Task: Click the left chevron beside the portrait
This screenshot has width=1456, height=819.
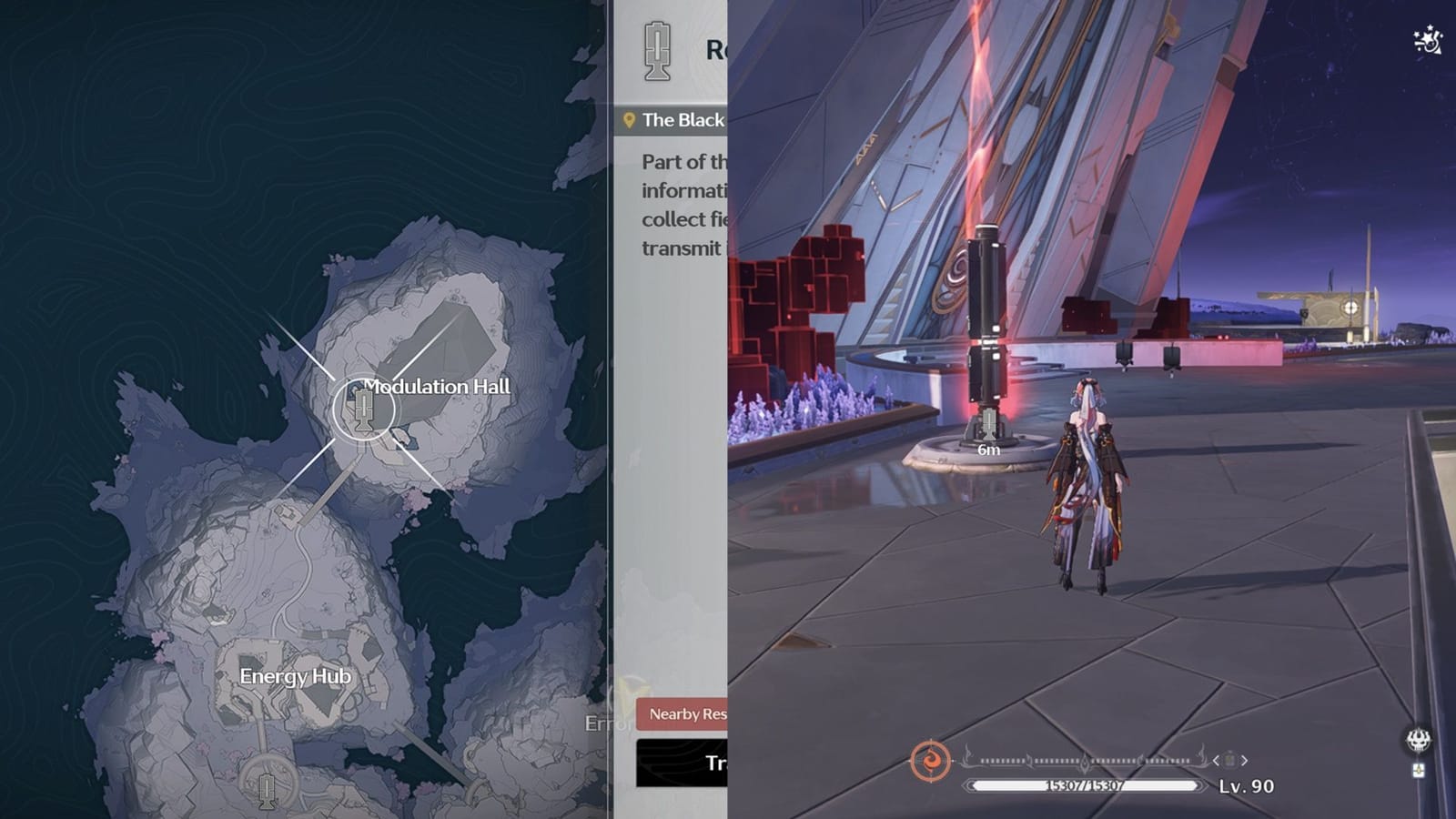Action: pos(1216,759)
